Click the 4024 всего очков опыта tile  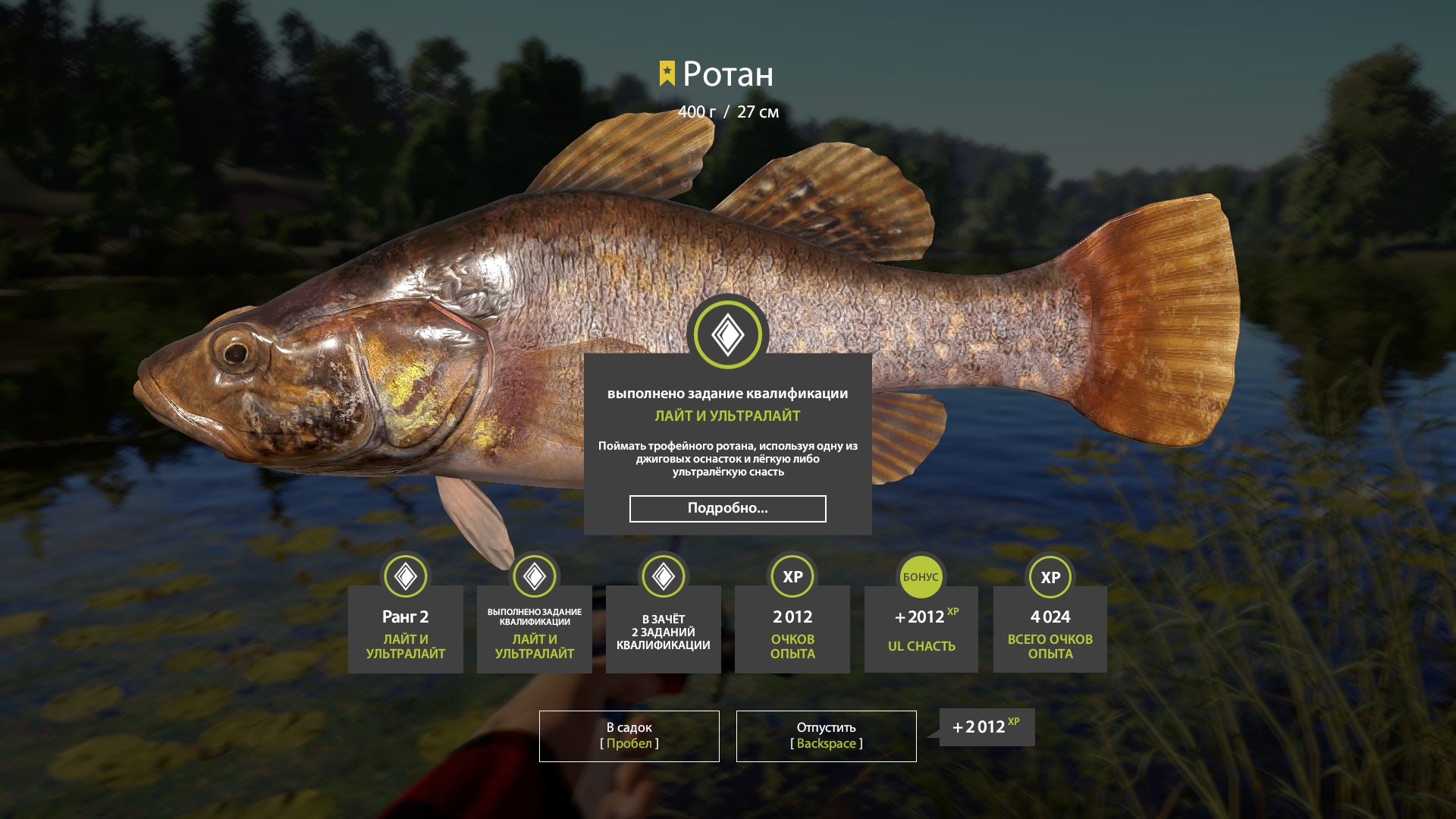(1050, 629)
